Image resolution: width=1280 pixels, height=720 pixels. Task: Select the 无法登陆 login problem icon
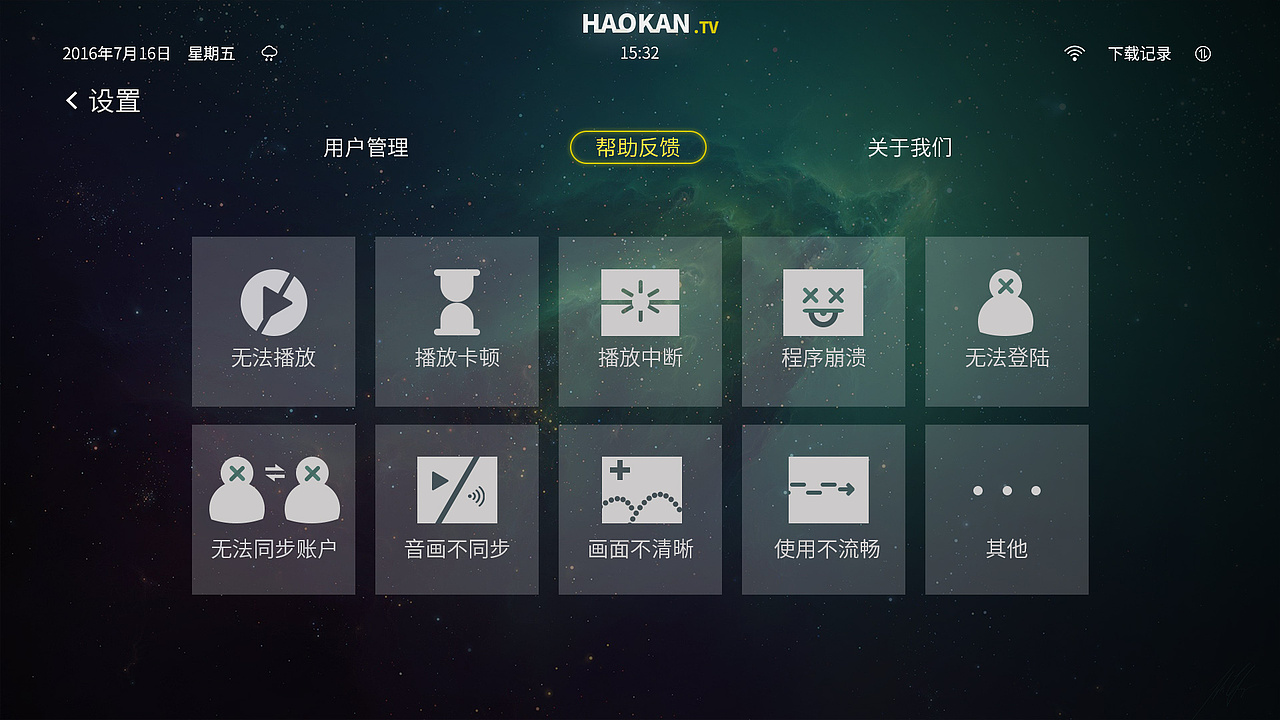pyautogui.click(x=1006, y=321)
